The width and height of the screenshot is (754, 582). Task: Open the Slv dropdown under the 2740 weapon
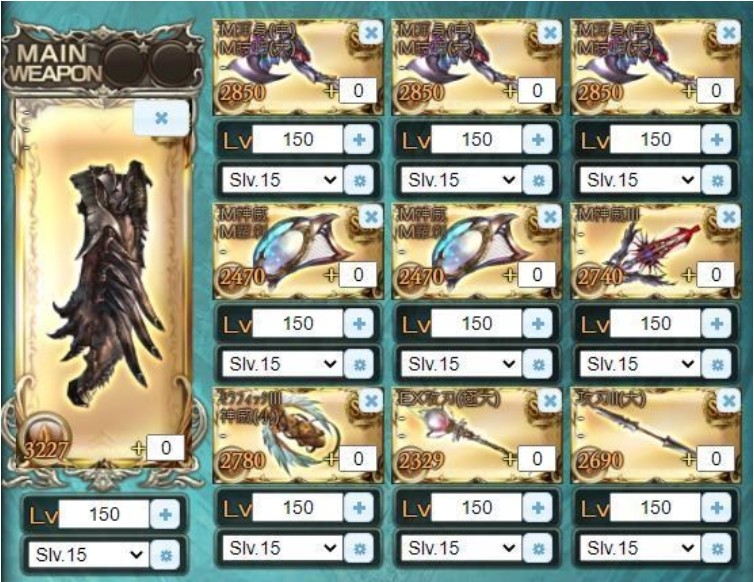coord(639,364)
